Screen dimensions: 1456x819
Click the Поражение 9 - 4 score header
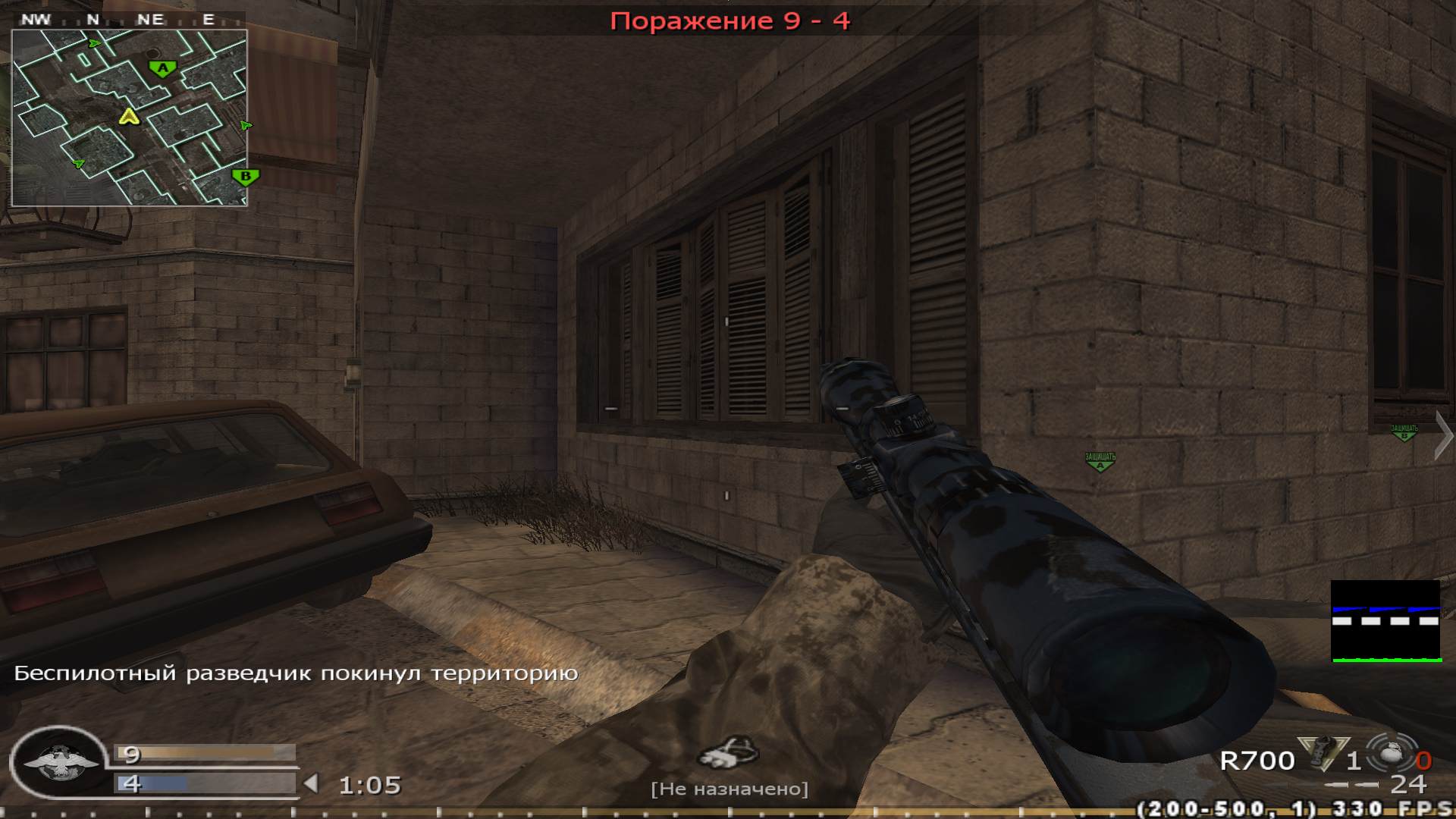730,20
